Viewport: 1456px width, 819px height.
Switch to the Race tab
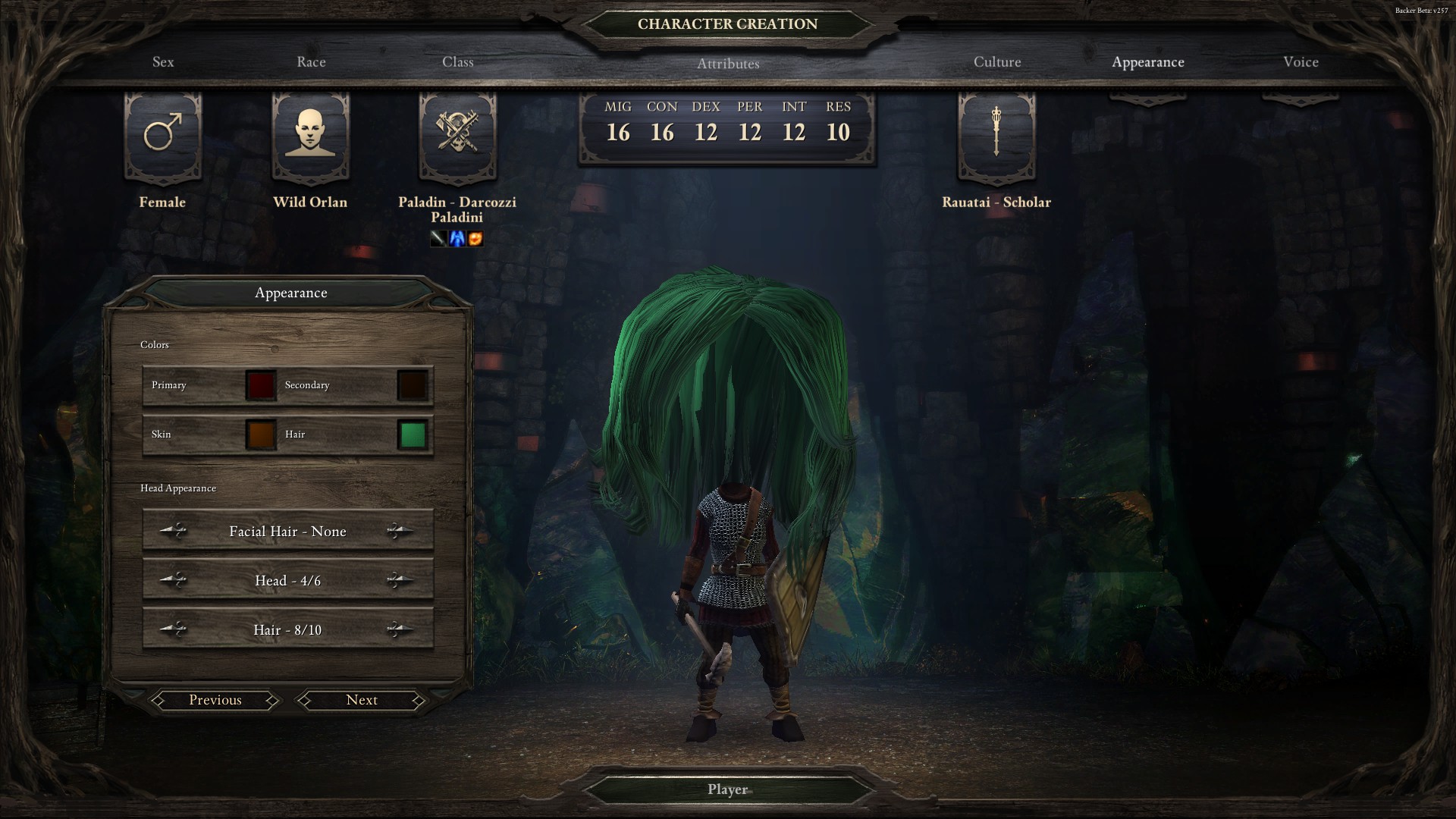point(311,62)
